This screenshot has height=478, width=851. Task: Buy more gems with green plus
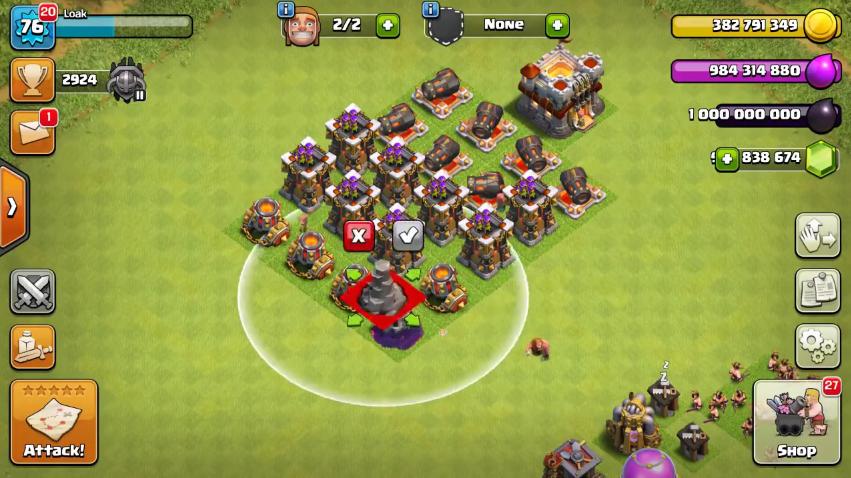coord(725,158)
